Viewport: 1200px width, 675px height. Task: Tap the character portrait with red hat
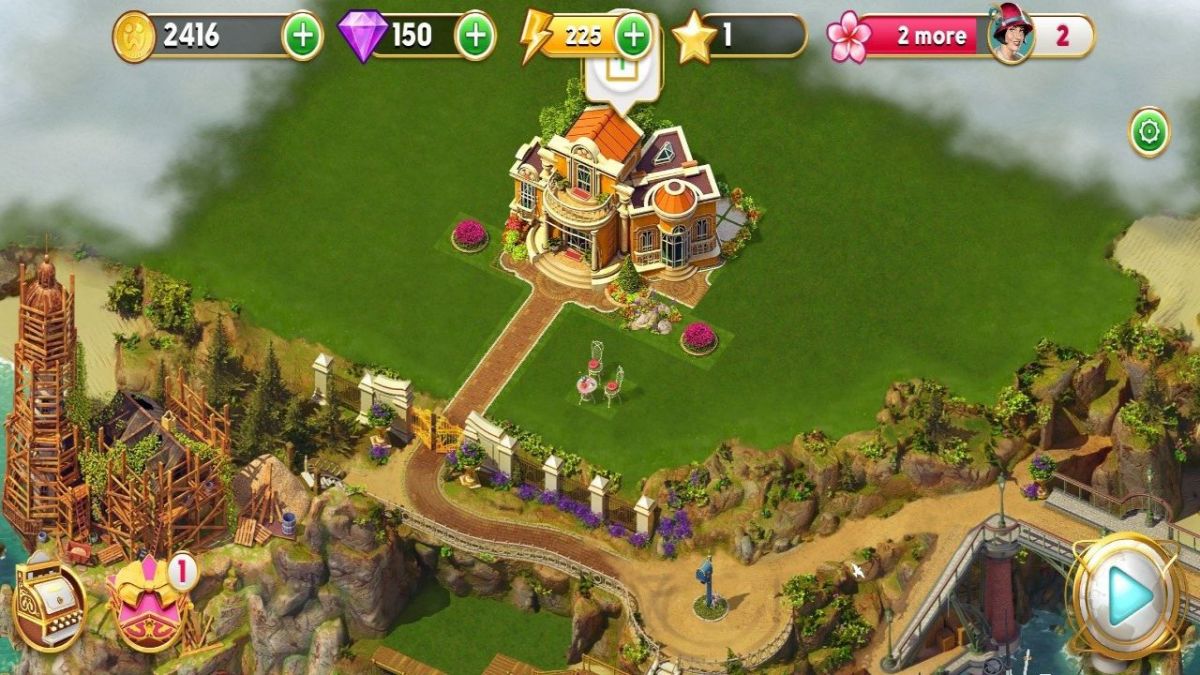click(1011, 36)
